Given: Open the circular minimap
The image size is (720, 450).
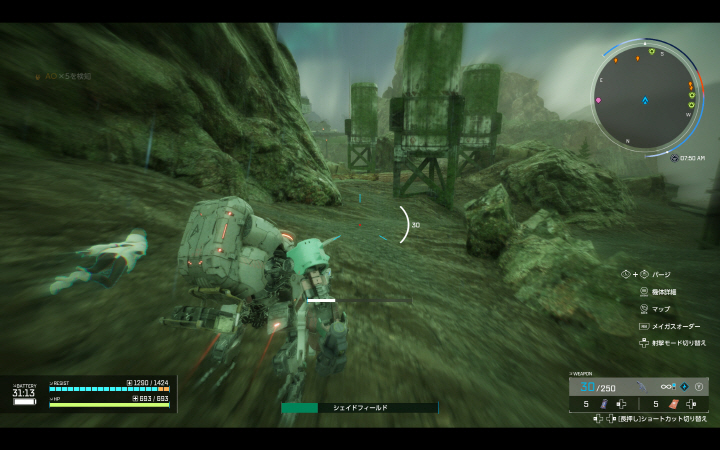Looking at the screenshot, I should [645, 99].
